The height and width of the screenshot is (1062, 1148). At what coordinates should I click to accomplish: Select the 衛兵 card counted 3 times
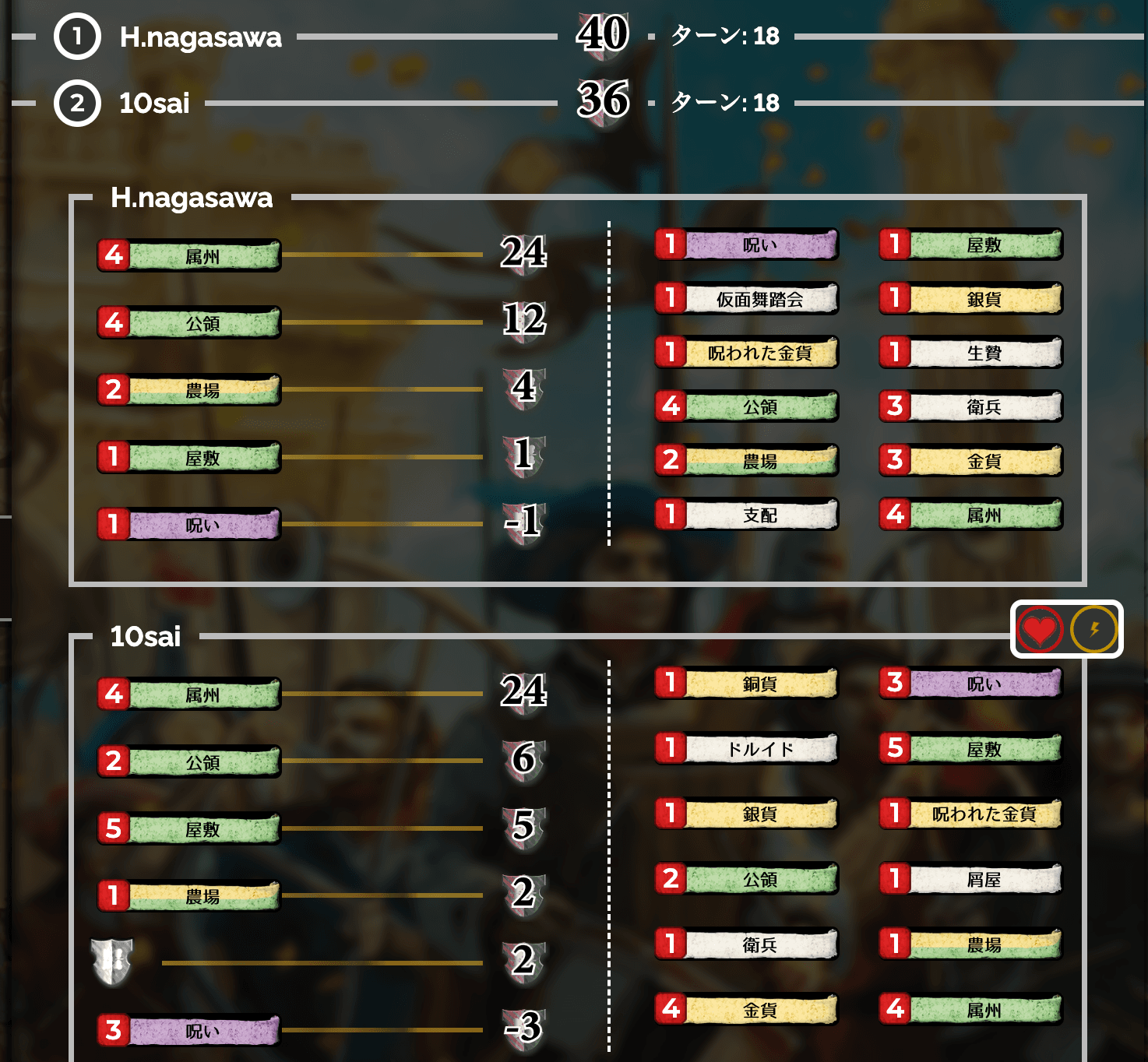[970, 406]
